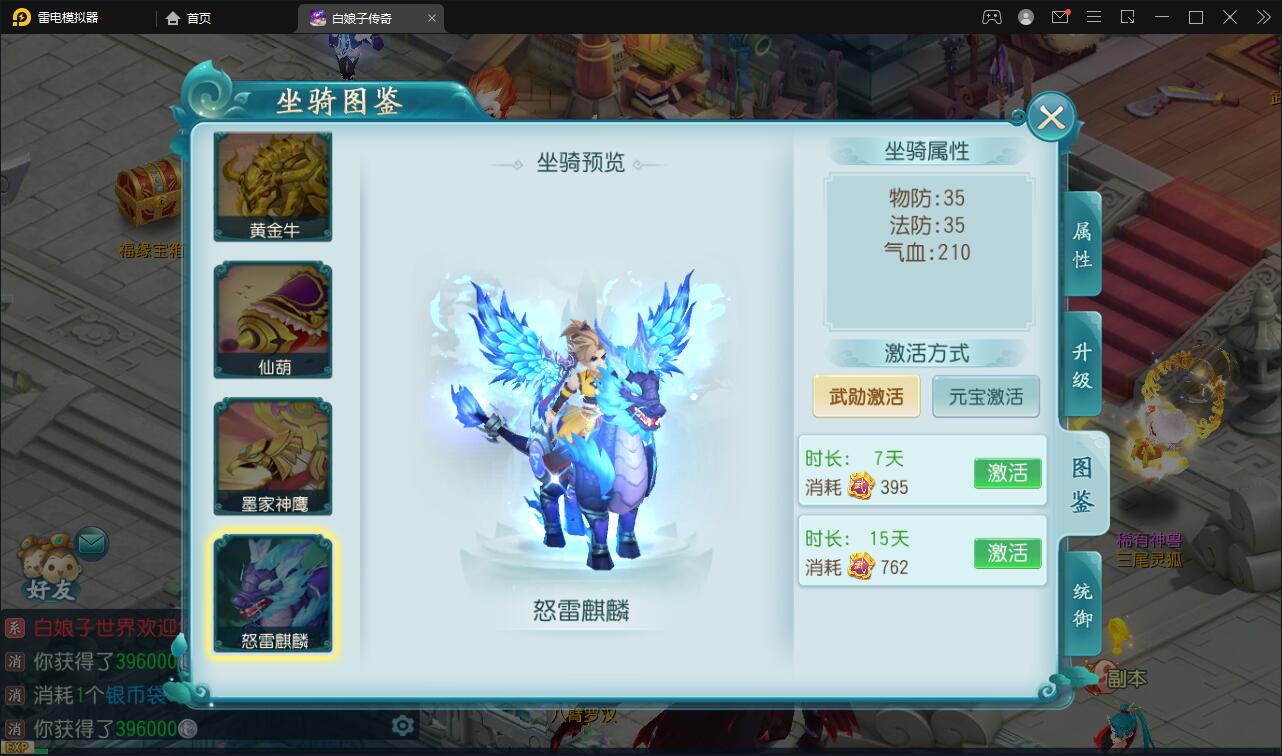Open the LDPlayer hamburger menu icon
Image resolution: width=1282 pixels, height=756 pixels.
[x=1094, y=17]
